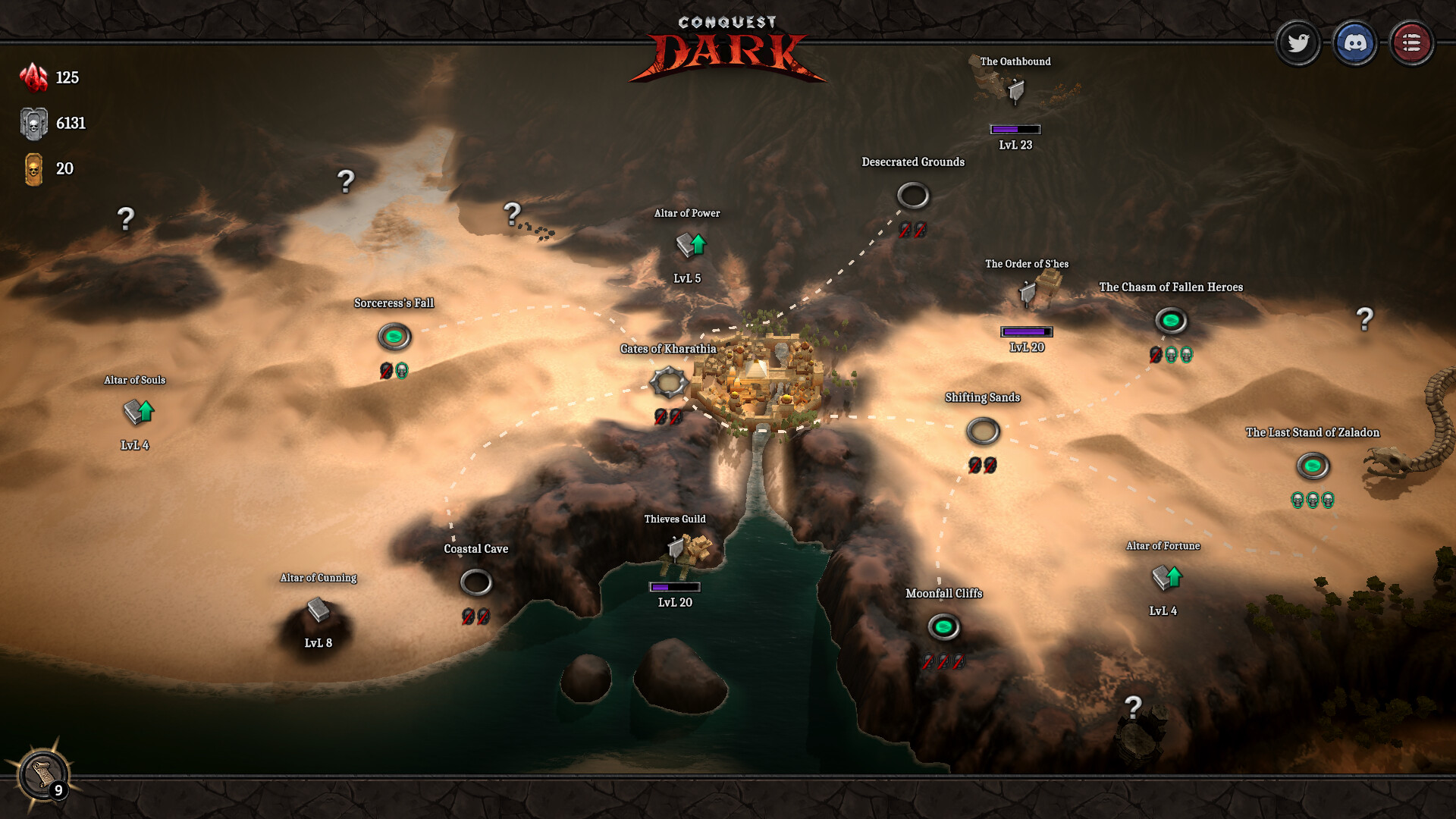
Task: Toggle the green reward marker at Sorceress's Fall
Action: tap(403, 372)
